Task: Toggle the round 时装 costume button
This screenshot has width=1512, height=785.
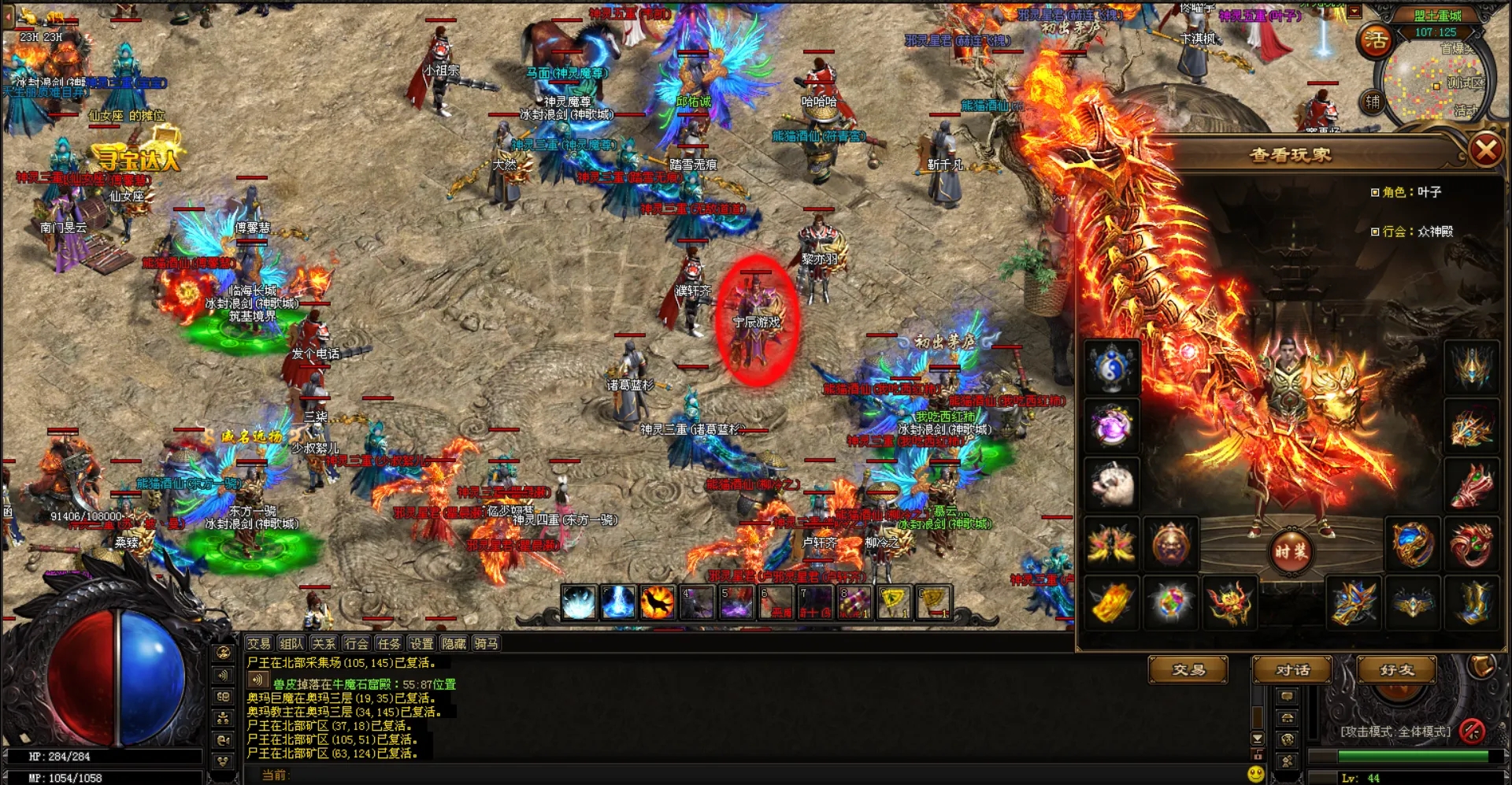Action: [x=1291, y=551]
